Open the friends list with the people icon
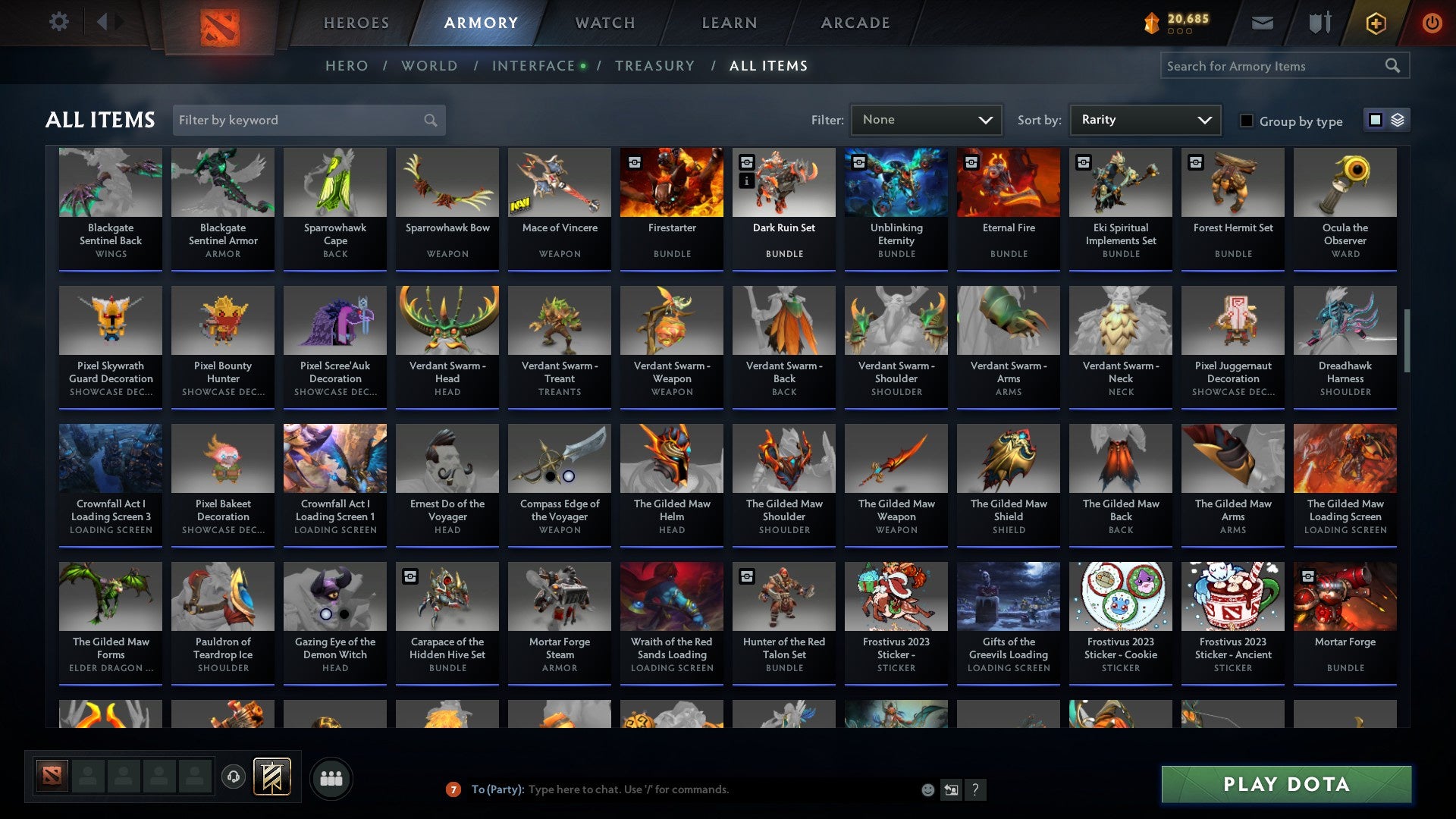Viewport: 1456px width, 819px height. [x=331, y=777]
